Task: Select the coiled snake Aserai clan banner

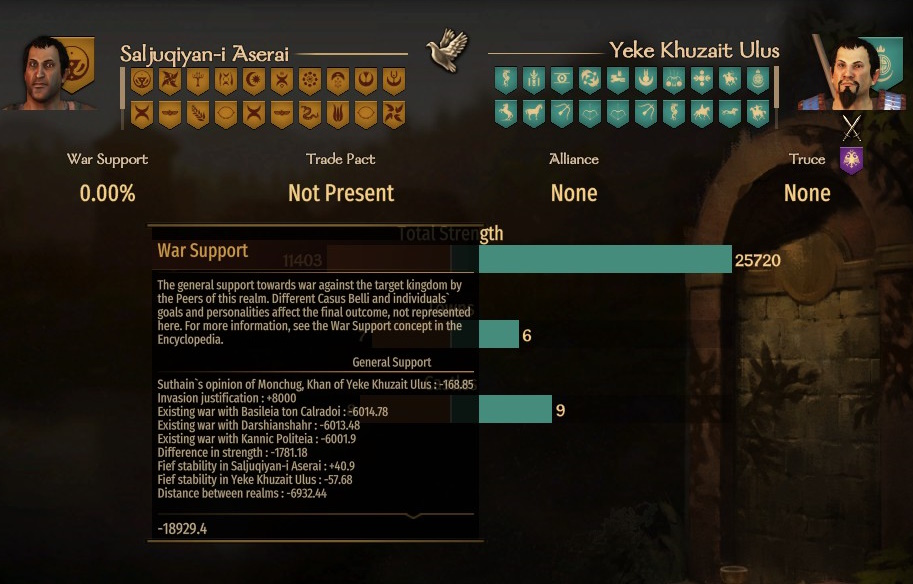Action: coord(309,113)
